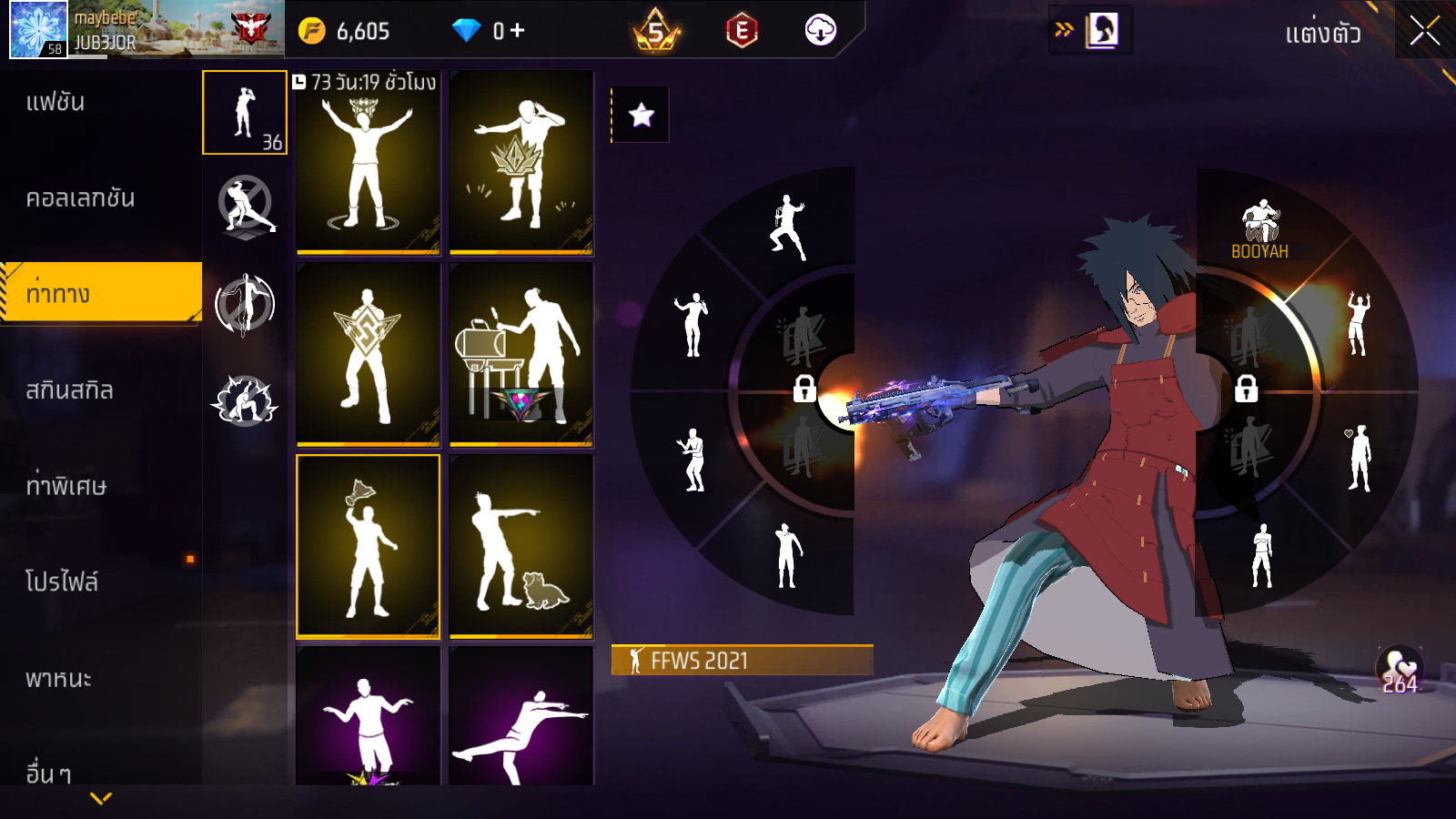Switch to the ท่าพิเศษ category

coord(66,486)
